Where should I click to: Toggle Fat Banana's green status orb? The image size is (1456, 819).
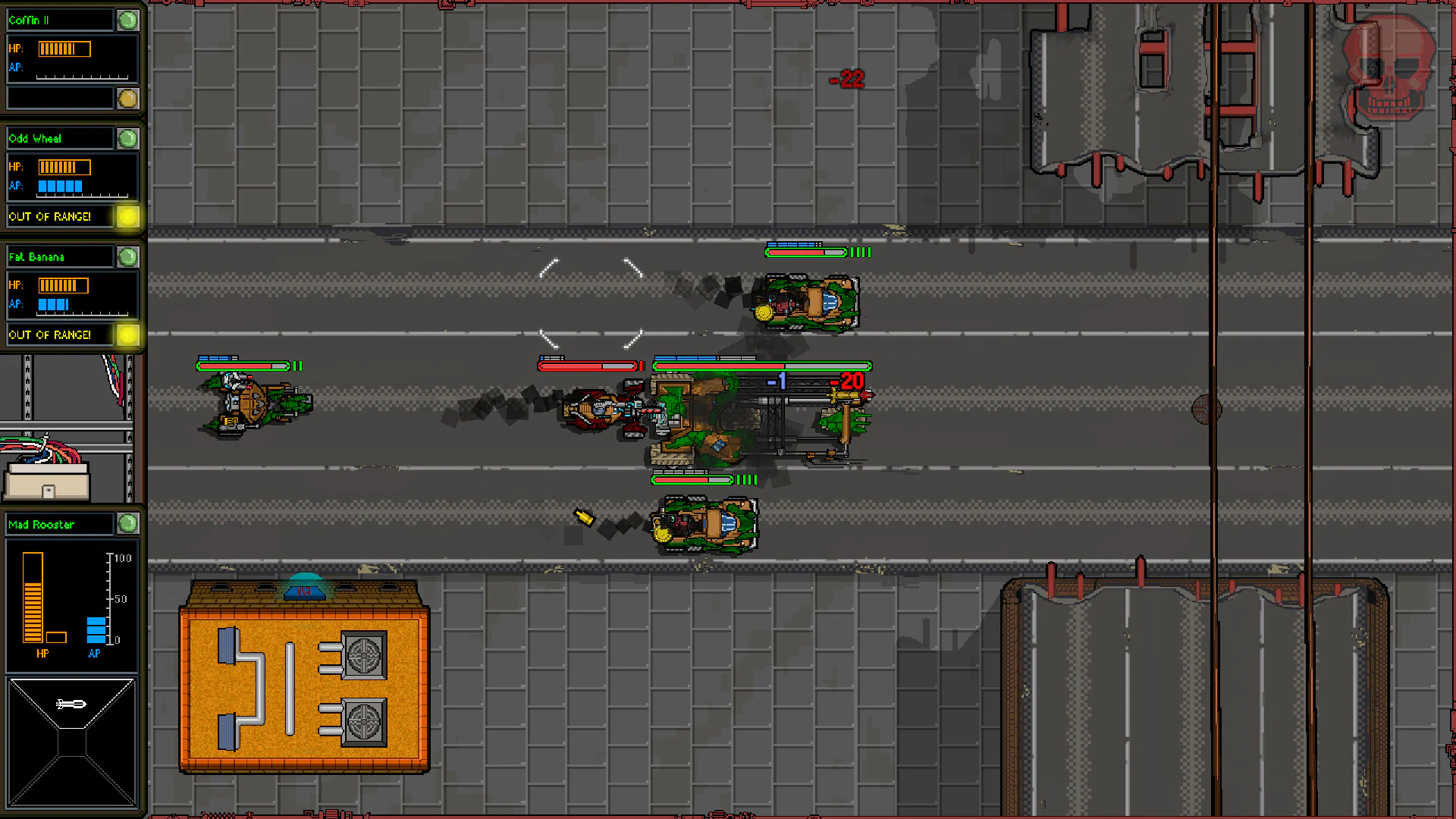tap(127, 257)
